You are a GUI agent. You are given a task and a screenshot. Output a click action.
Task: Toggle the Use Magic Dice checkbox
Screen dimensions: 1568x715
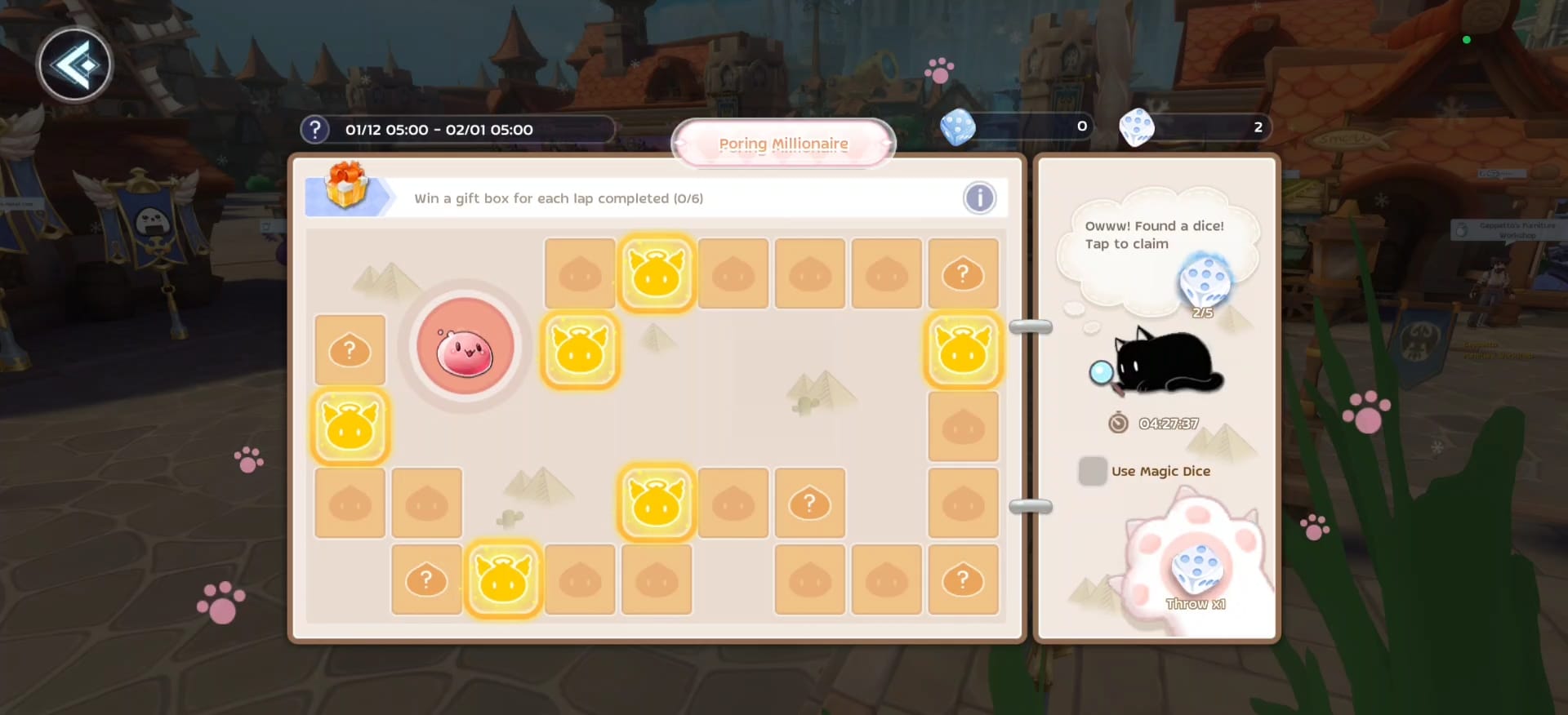tap(1092, 471)
